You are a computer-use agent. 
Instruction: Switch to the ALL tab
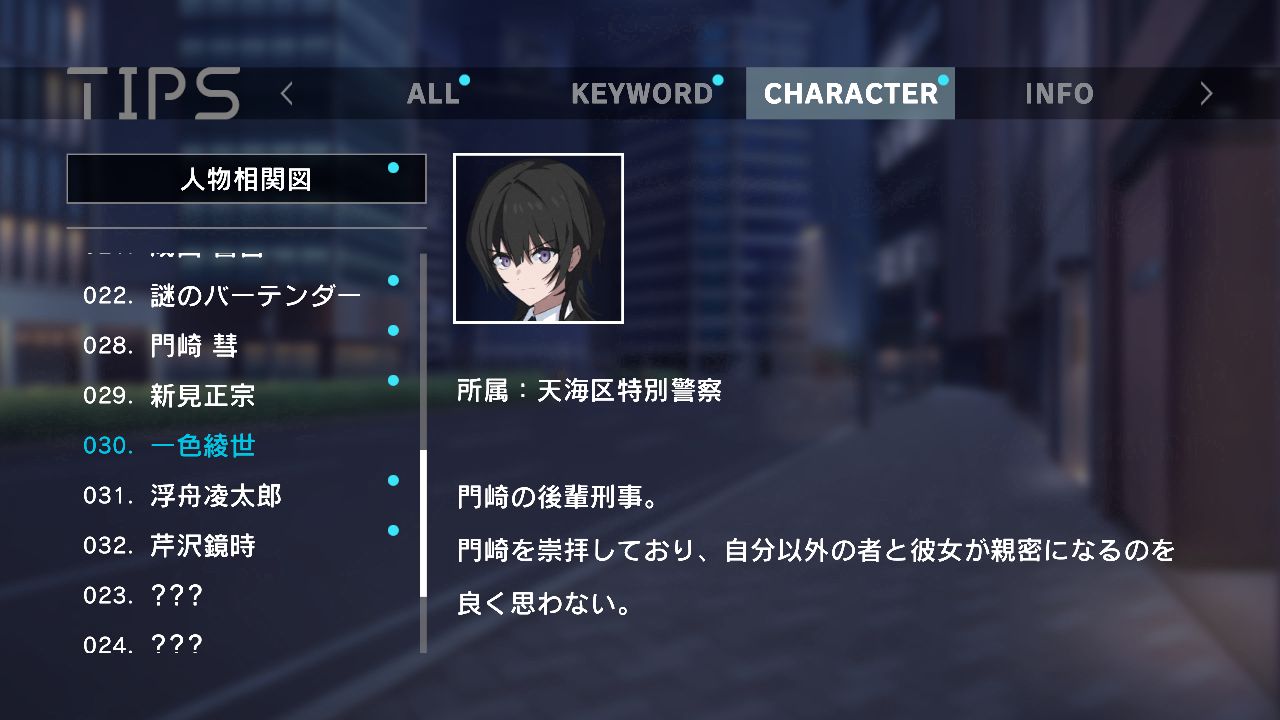(433, 94)
